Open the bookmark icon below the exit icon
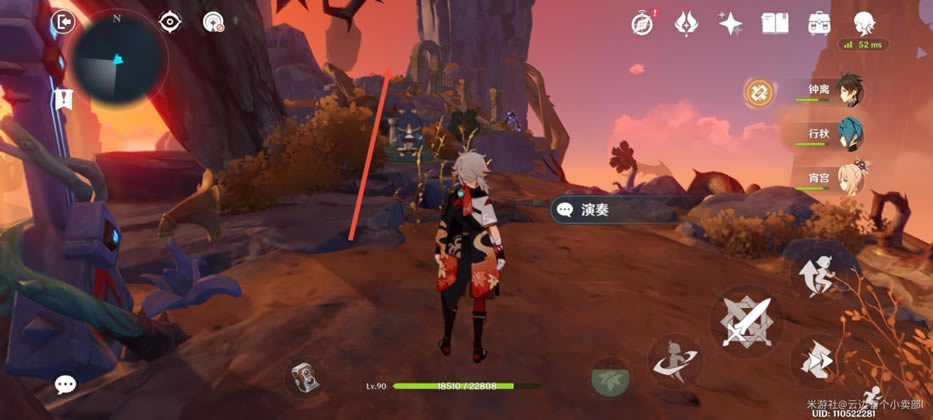 (x=65, y=98)
